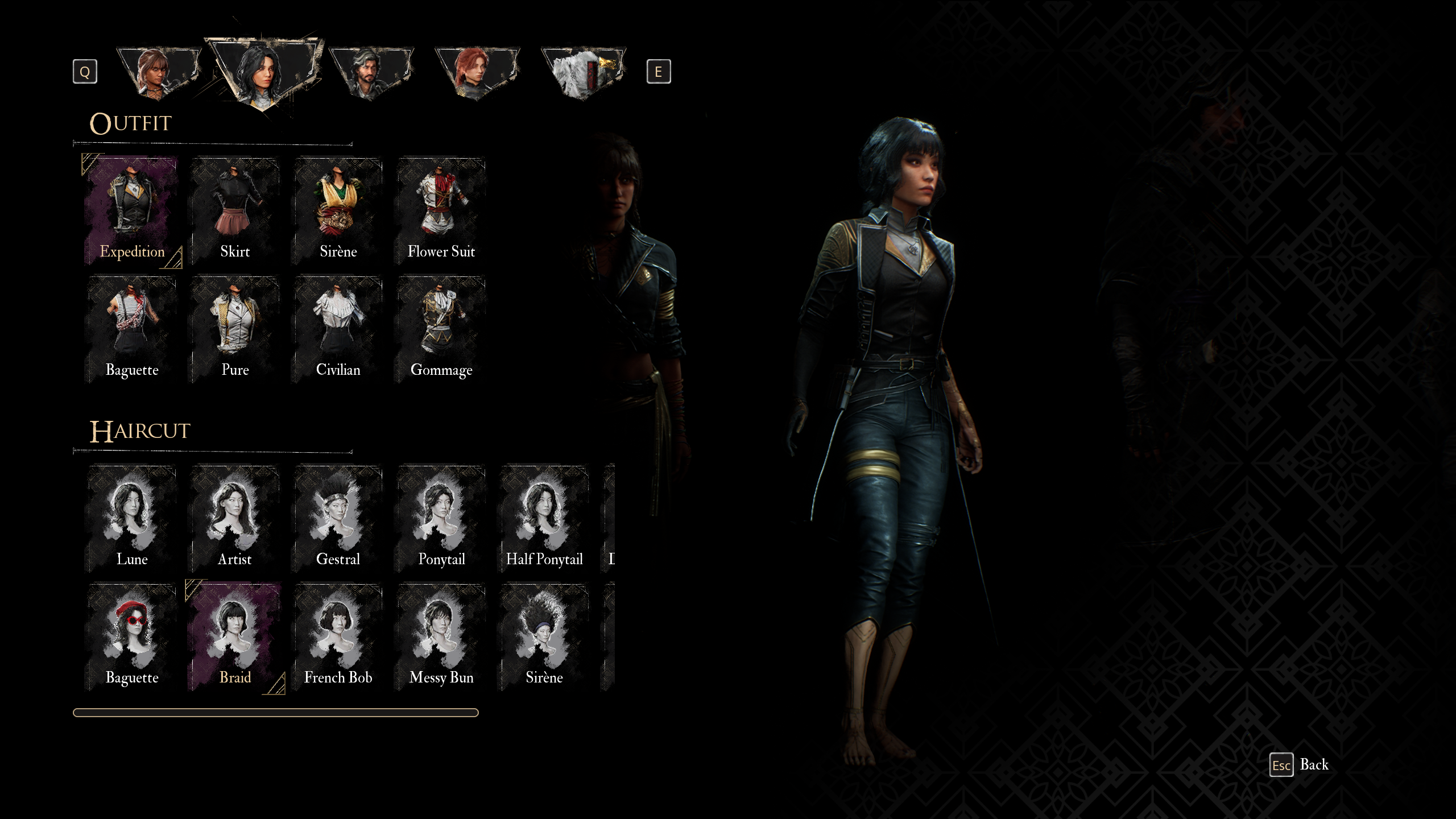The height and width of the screenshot is (819, 1456).
Task: Select the Gommage outfit
Action: point(441,329)
